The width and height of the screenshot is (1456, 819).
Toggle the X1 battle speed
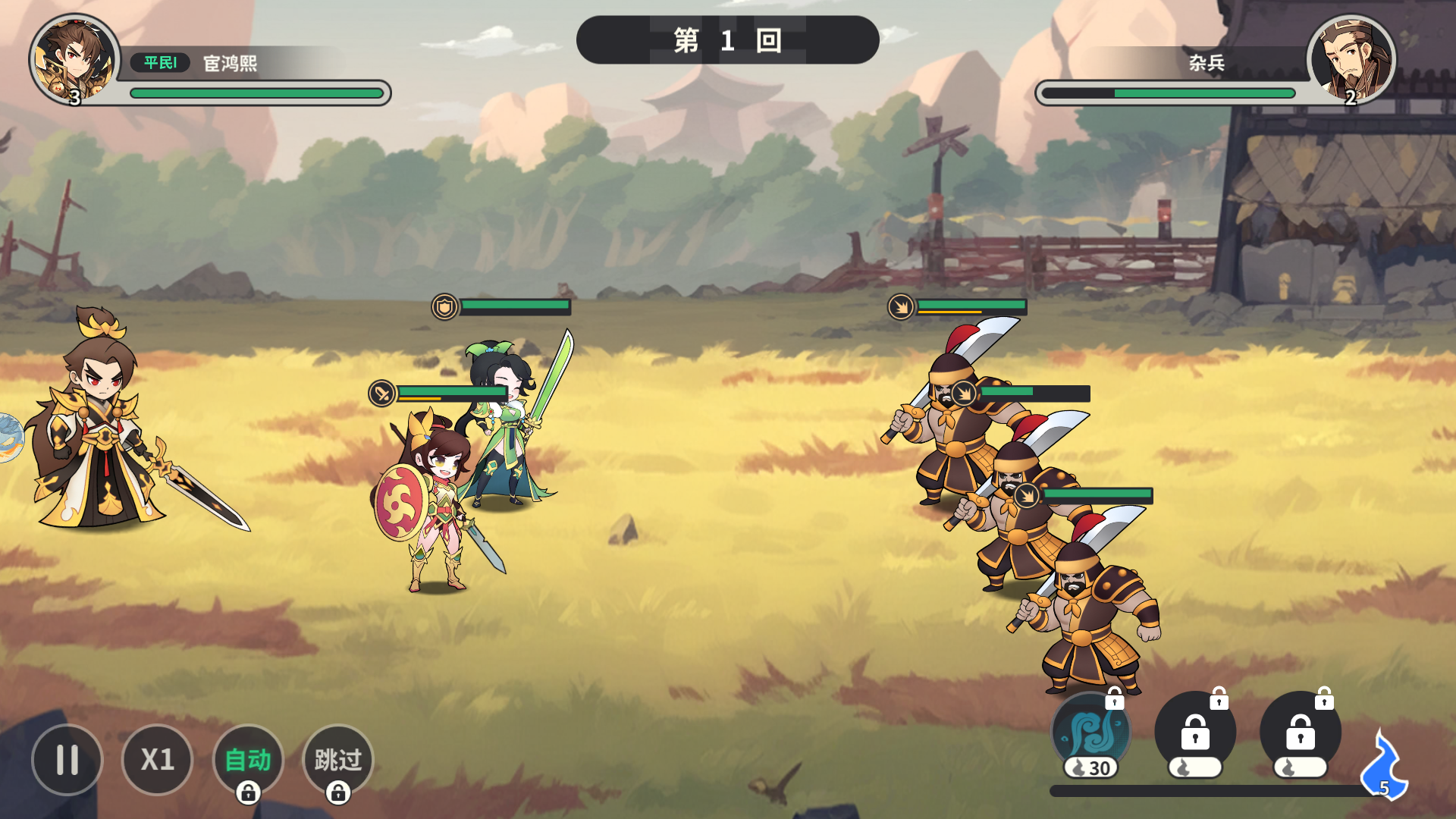[x=158, y=758]
